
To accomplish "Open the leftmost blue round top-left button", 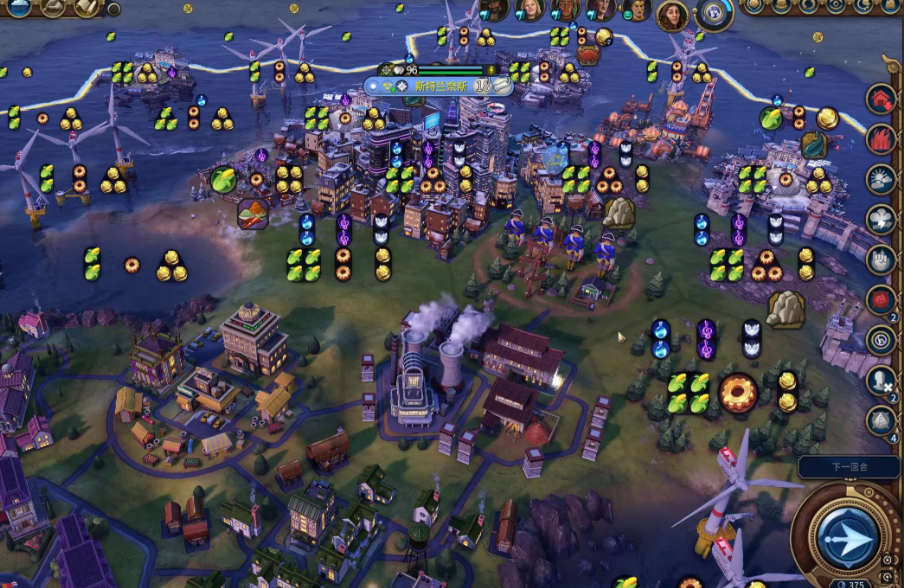I will click(x=20, y=7).
